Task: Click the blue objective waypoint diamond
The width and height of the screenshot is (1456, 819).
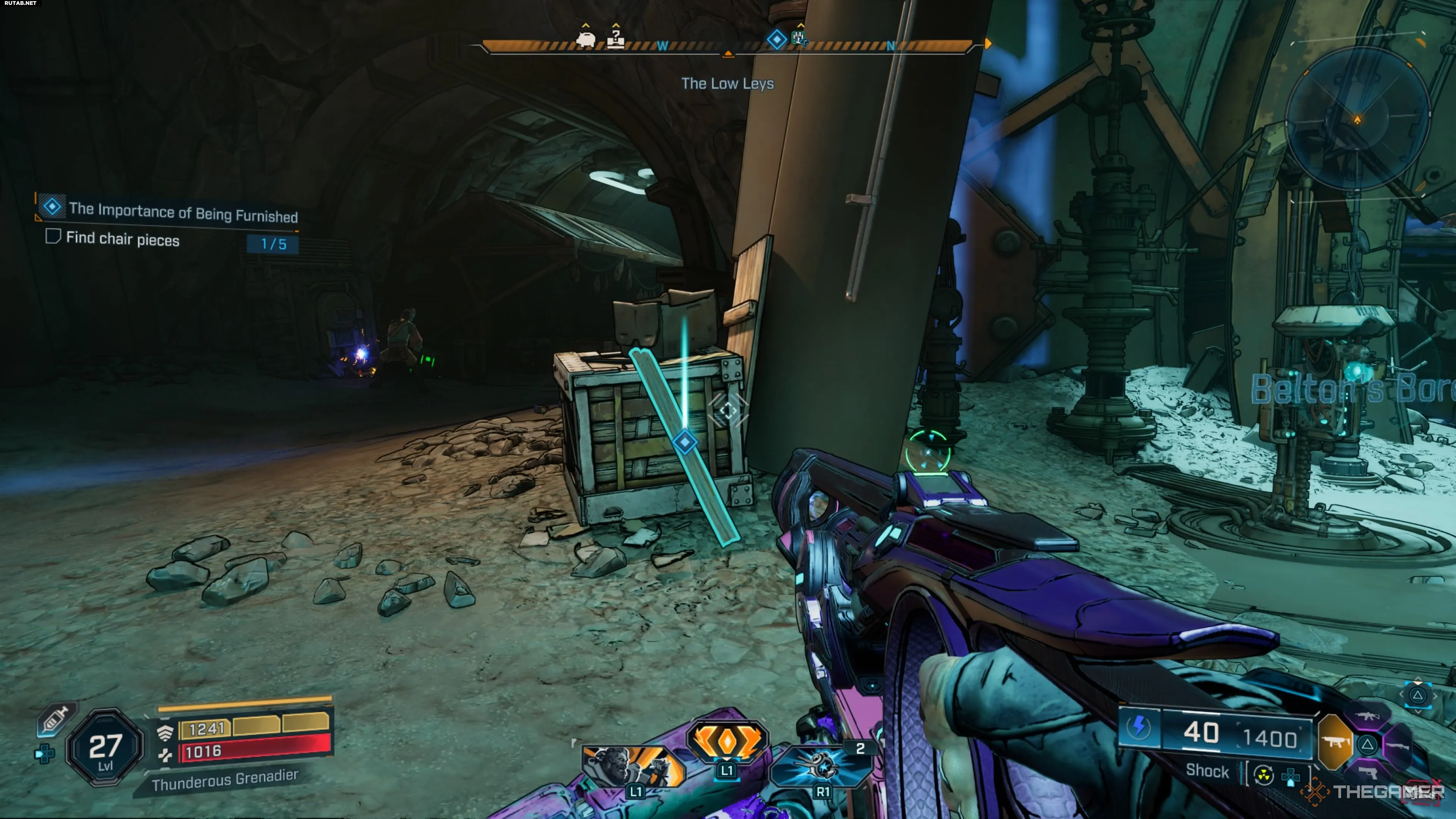Action: 685,441
